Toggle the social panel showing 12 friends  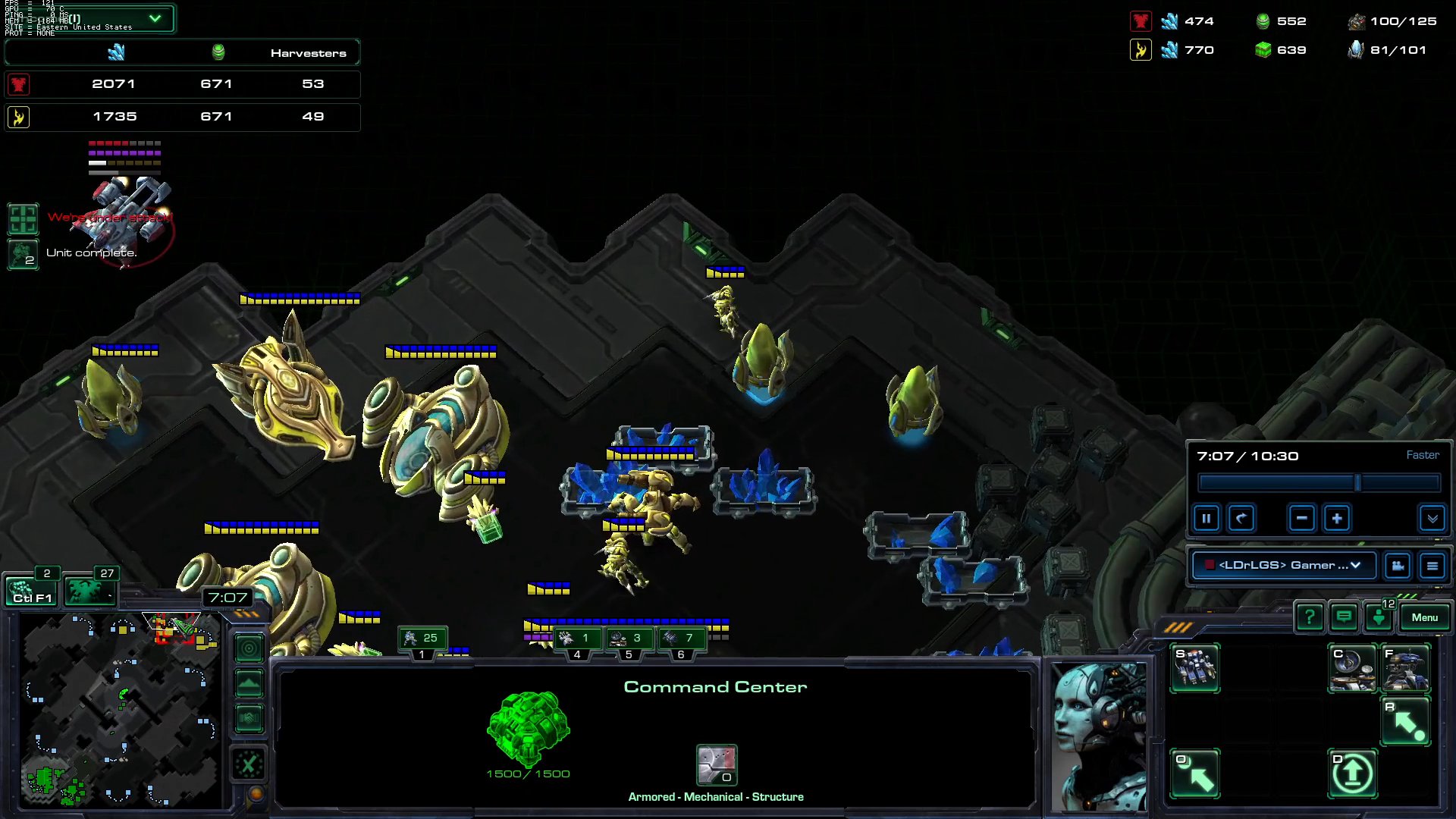[1378, 617]
